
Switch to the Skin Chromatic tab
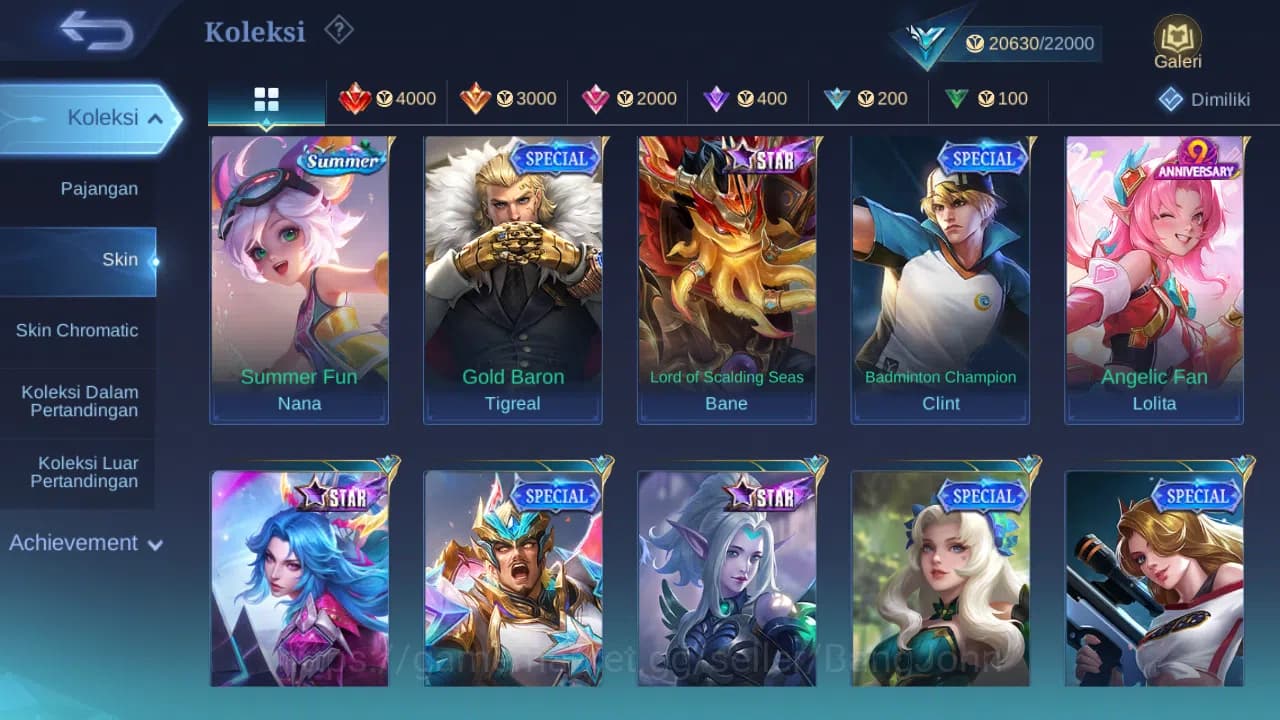tap(79, 330)
